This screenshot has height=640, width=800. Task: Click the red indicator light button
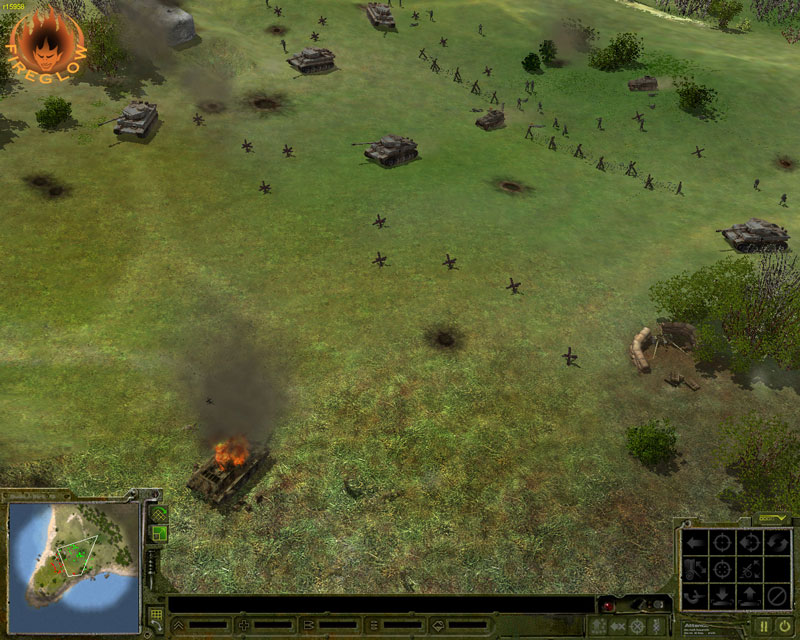point(607,606)
